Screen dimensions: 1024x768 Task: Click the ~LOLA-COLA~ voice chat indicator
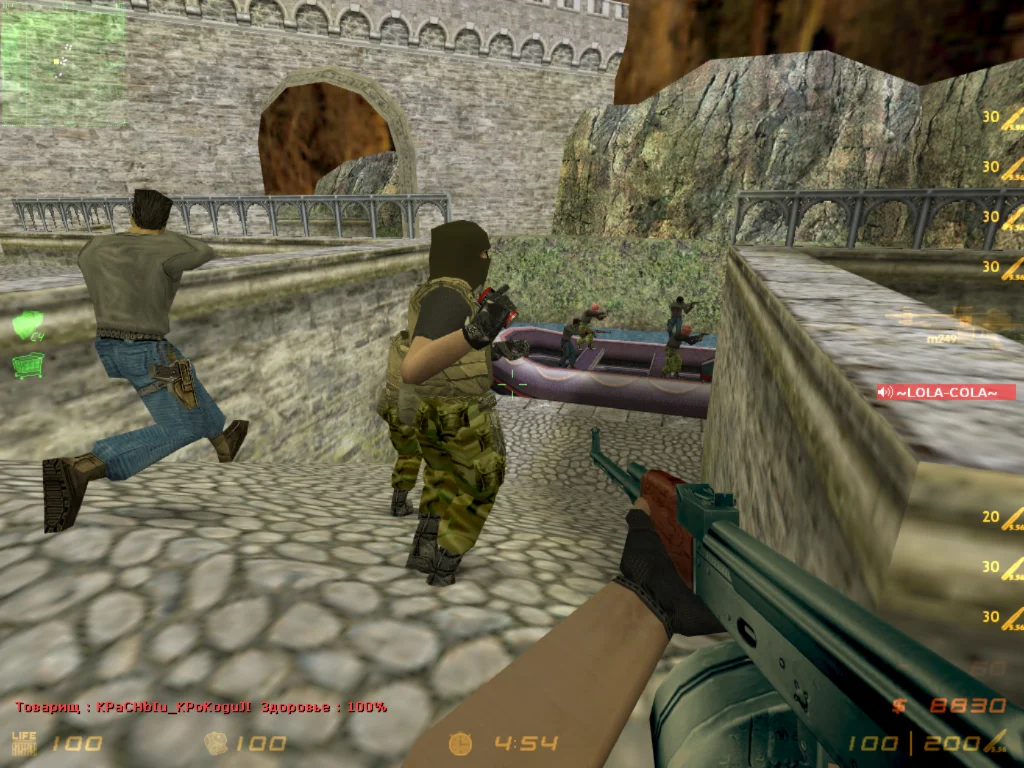pyautogui.click(x=945, y=392)
